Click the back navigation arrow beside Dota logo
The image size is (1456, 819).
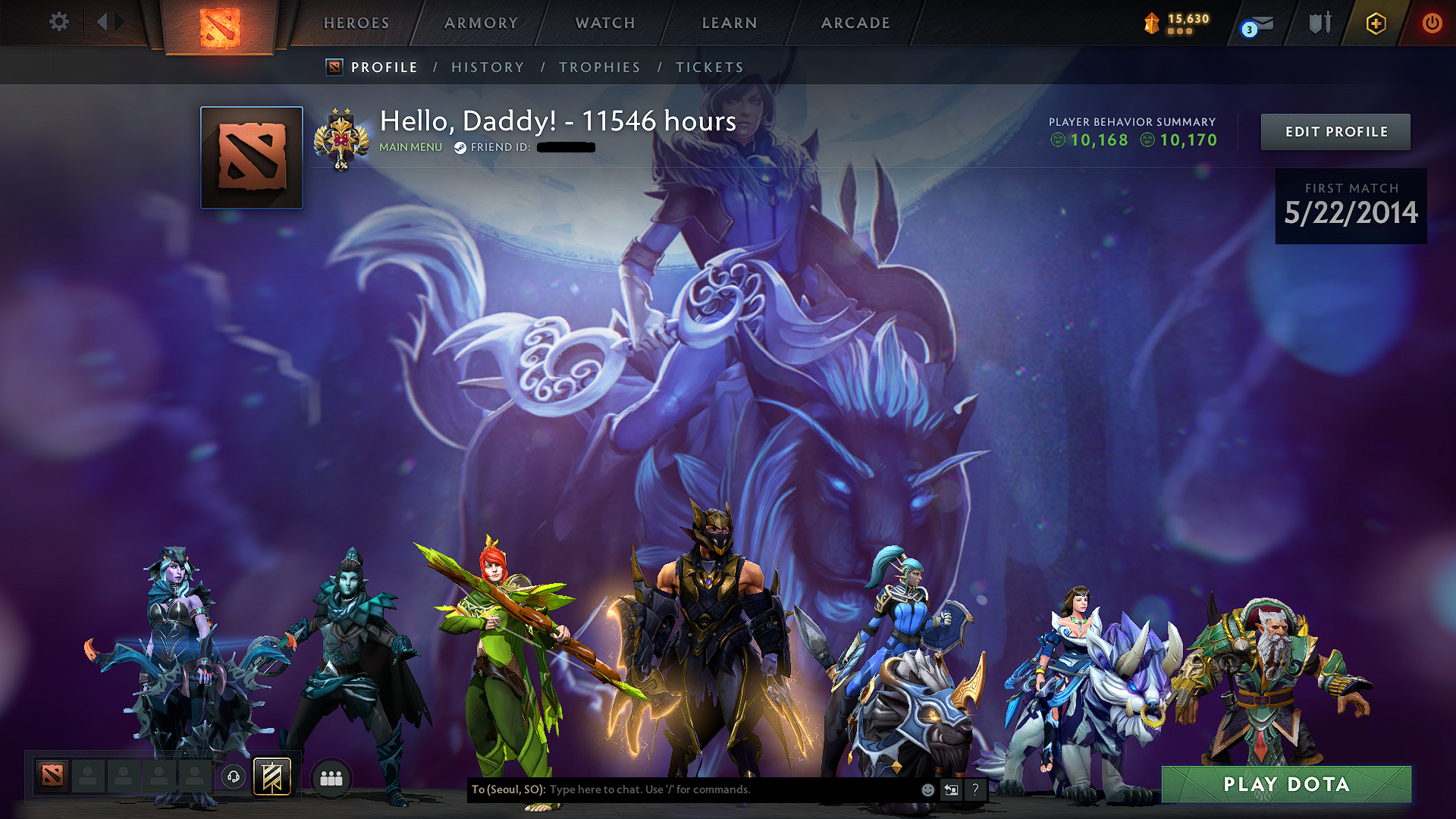point(102,21)
